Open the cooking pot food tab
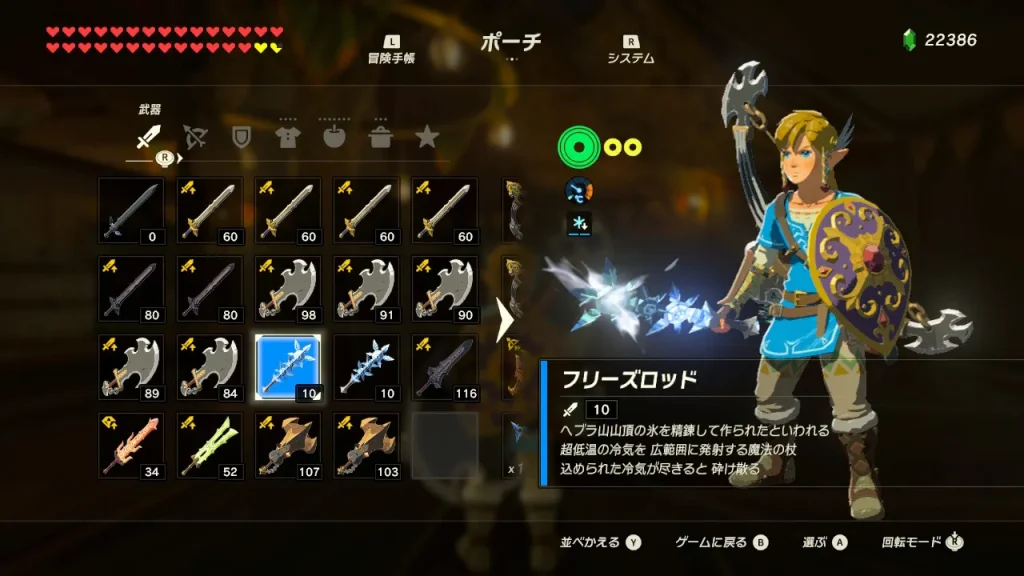Screen dimensions: 1024x576 click(380, 137)
